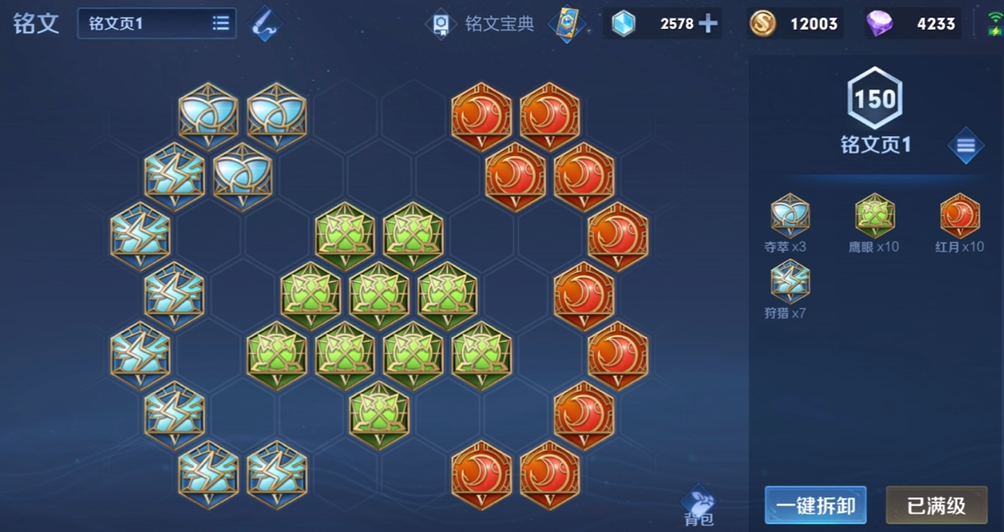Open the 铭文页1 page dropdown
The image size is (1004, 532).
click(157, 23)
